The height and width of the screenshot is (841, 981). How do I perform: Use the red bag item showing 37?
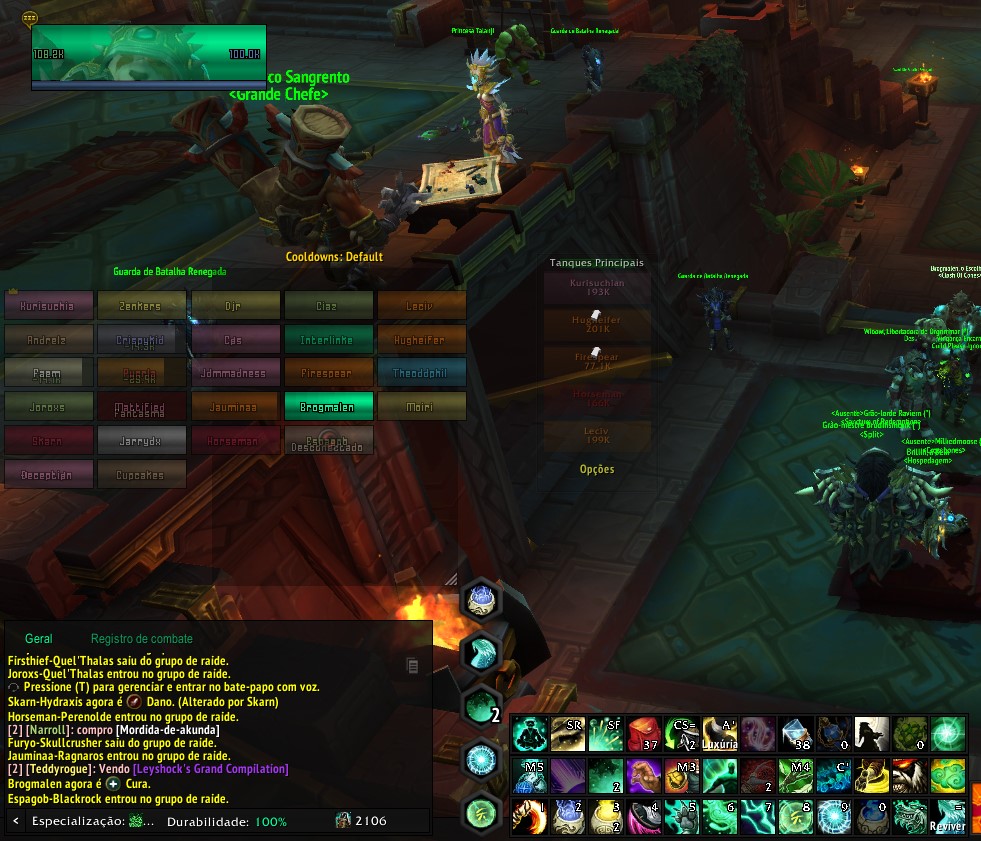click(644, 735)
